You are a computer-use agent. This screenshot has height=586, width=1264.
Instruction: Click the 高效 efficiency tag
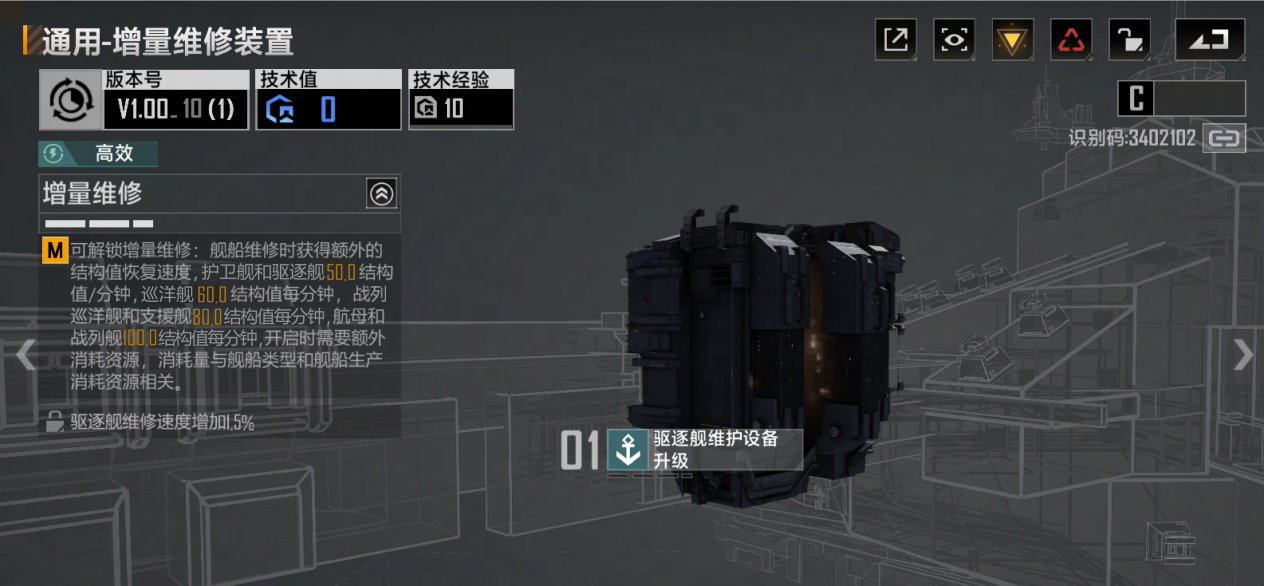(x=98, y=154)
